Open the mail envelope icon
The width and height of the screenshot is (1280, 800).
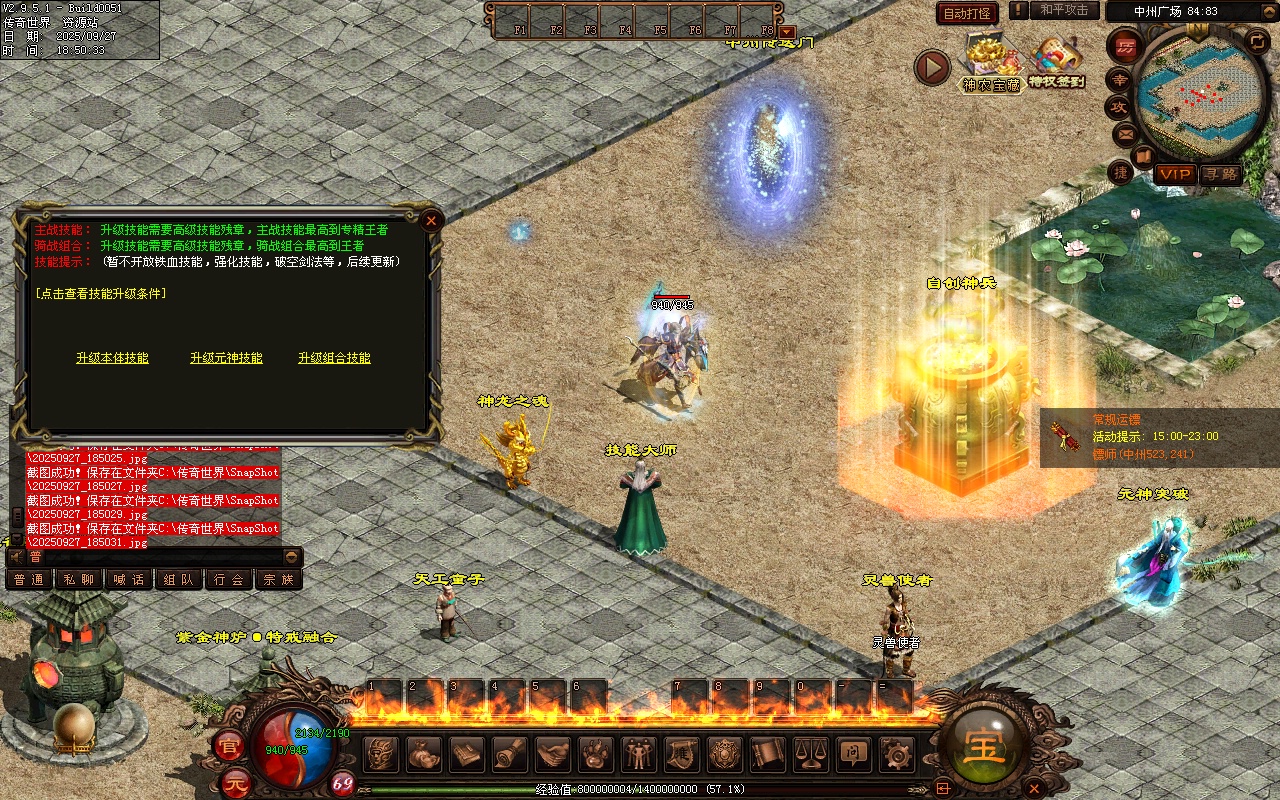point(1125,133)
